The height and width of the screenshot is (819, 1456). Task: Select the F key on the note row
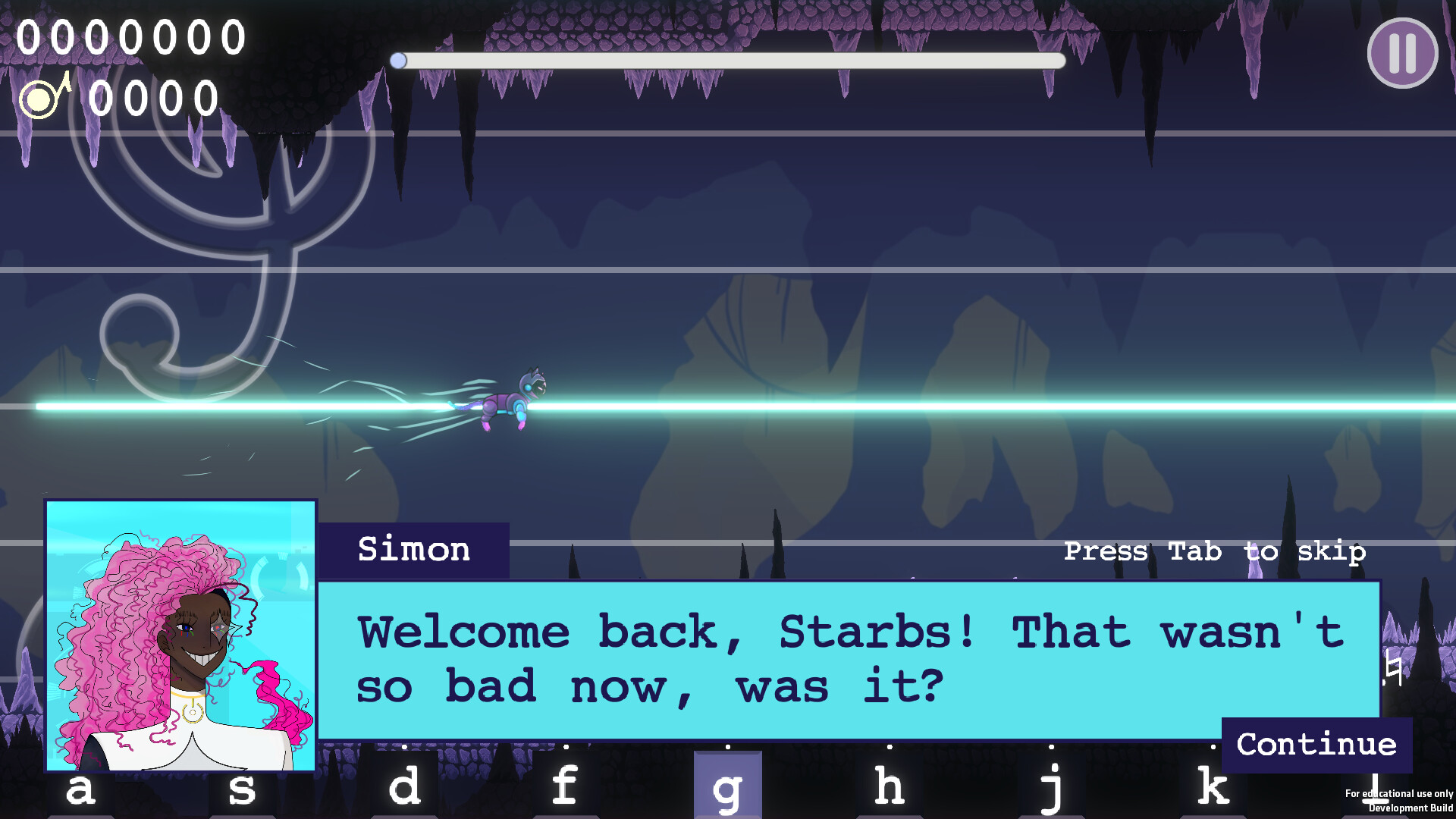tap(565, 787)
